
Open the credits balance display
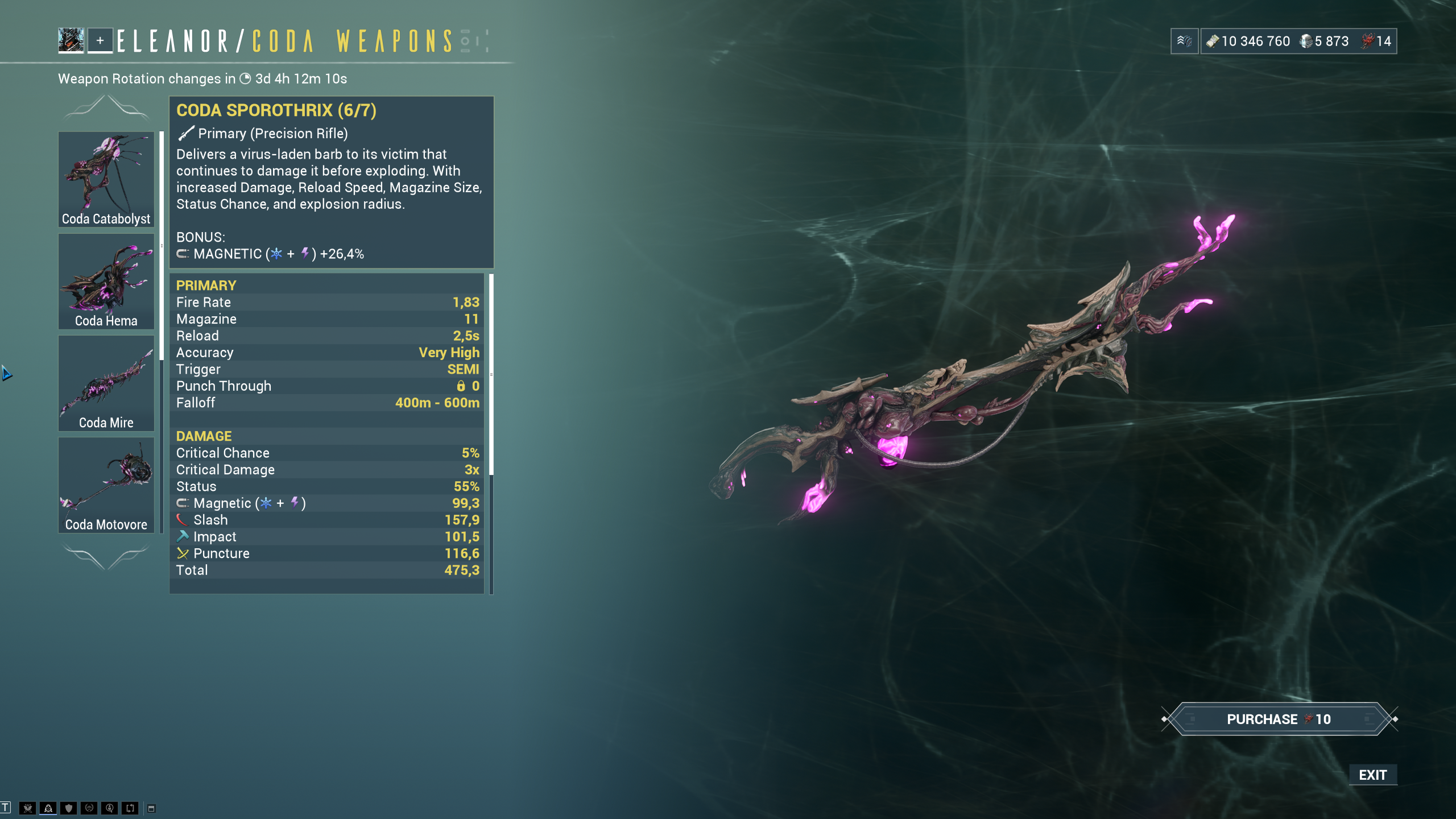tap(1248, 41)
